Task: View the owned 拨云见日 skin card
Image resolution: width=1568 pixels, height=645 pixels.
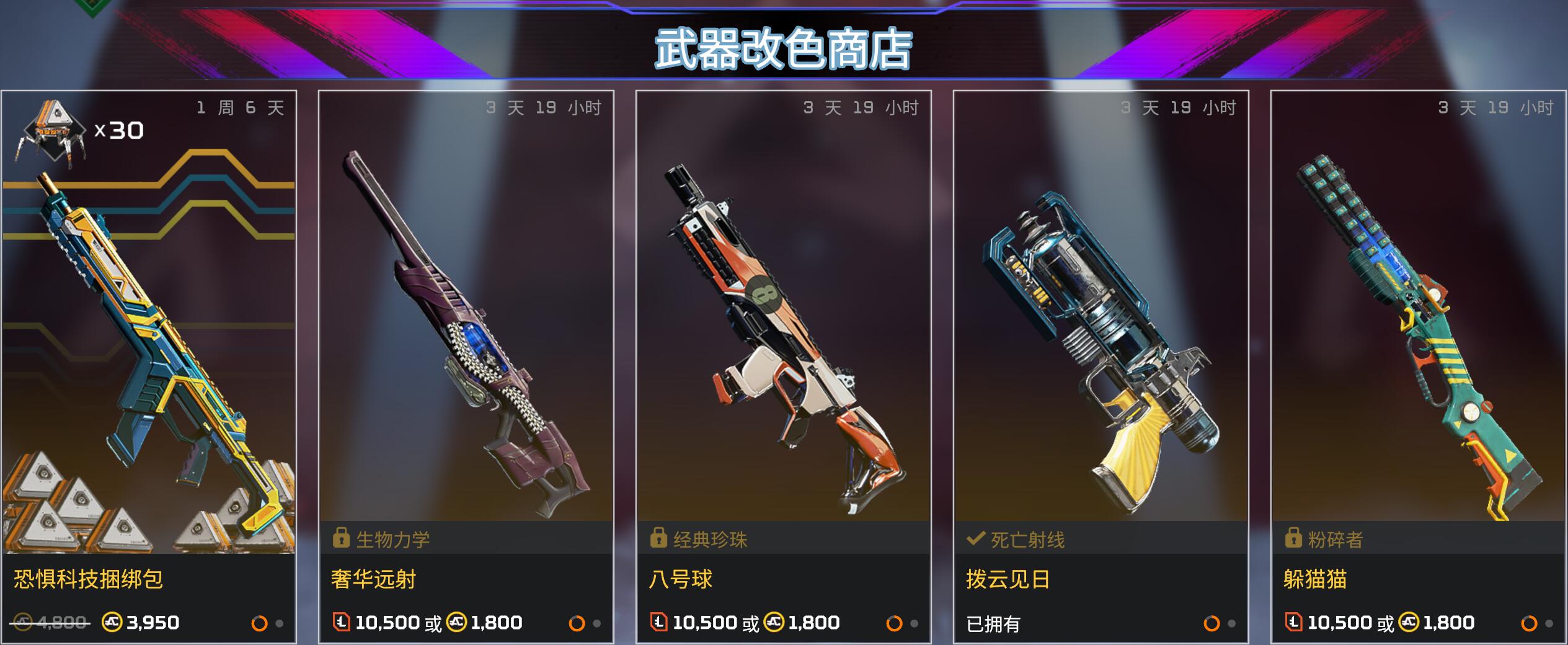Action: pos(1101,366)
